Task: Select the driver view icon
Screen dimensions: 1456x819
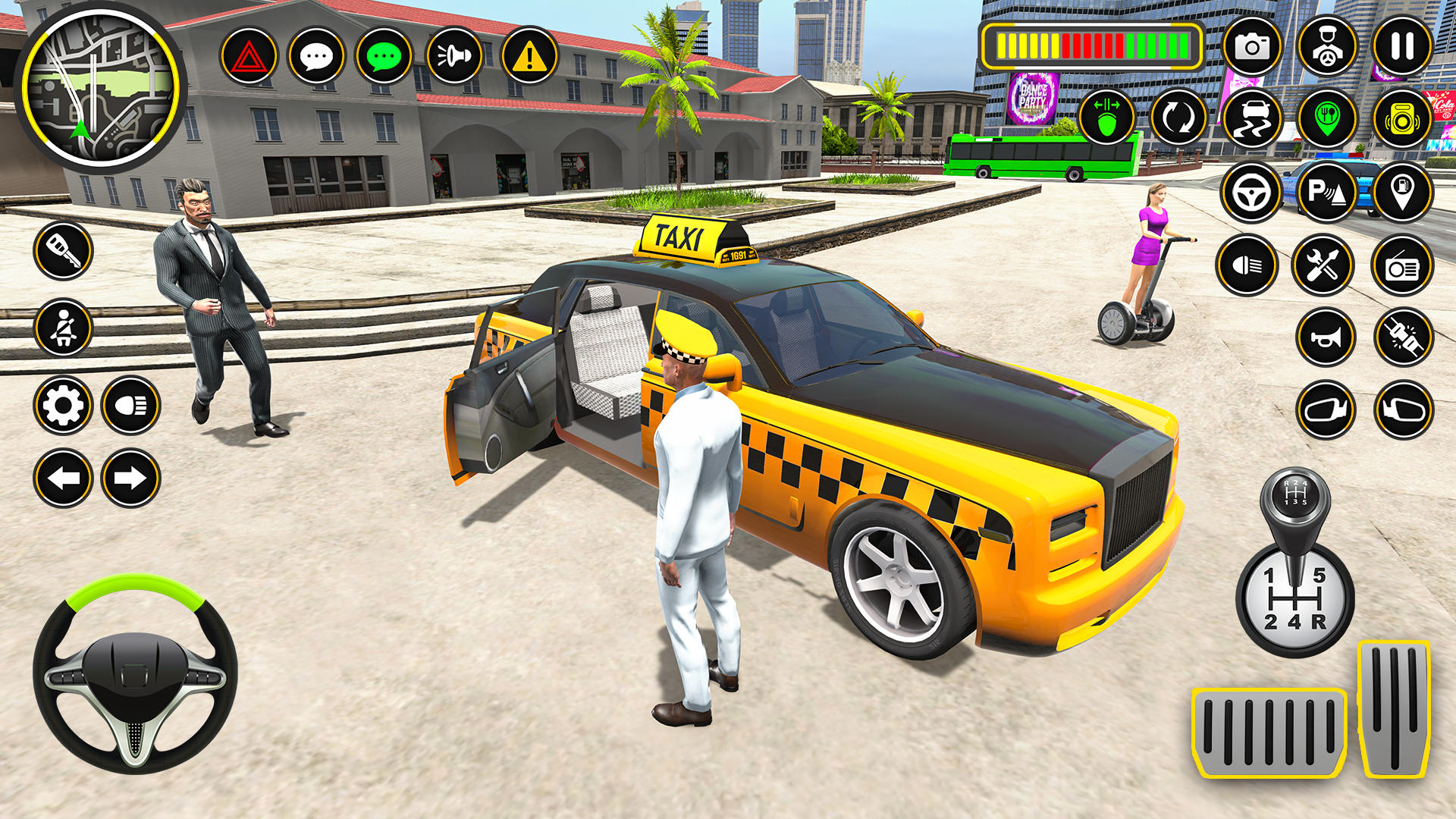Action: [x=1326, y=47]
